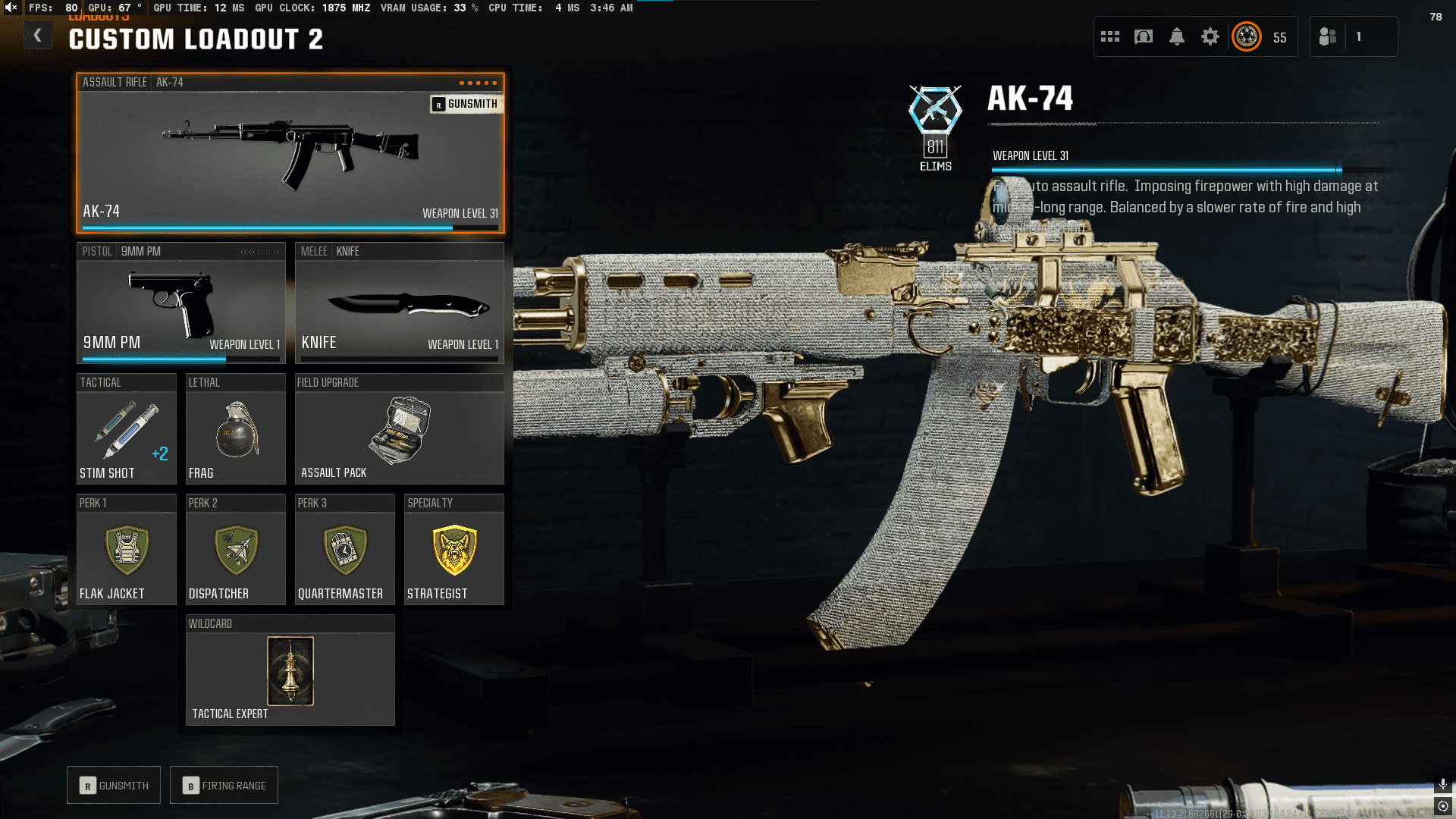Select the Frag lethal slot
This screenshot has height=819, width=1456.
[x=235, y=429]
